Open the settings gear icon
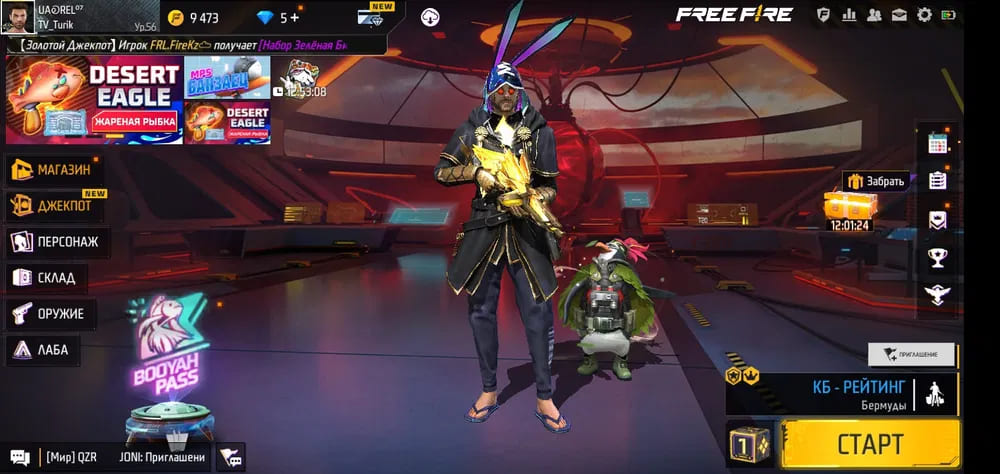The image size is (1000, 474). (x=924, y=15)
